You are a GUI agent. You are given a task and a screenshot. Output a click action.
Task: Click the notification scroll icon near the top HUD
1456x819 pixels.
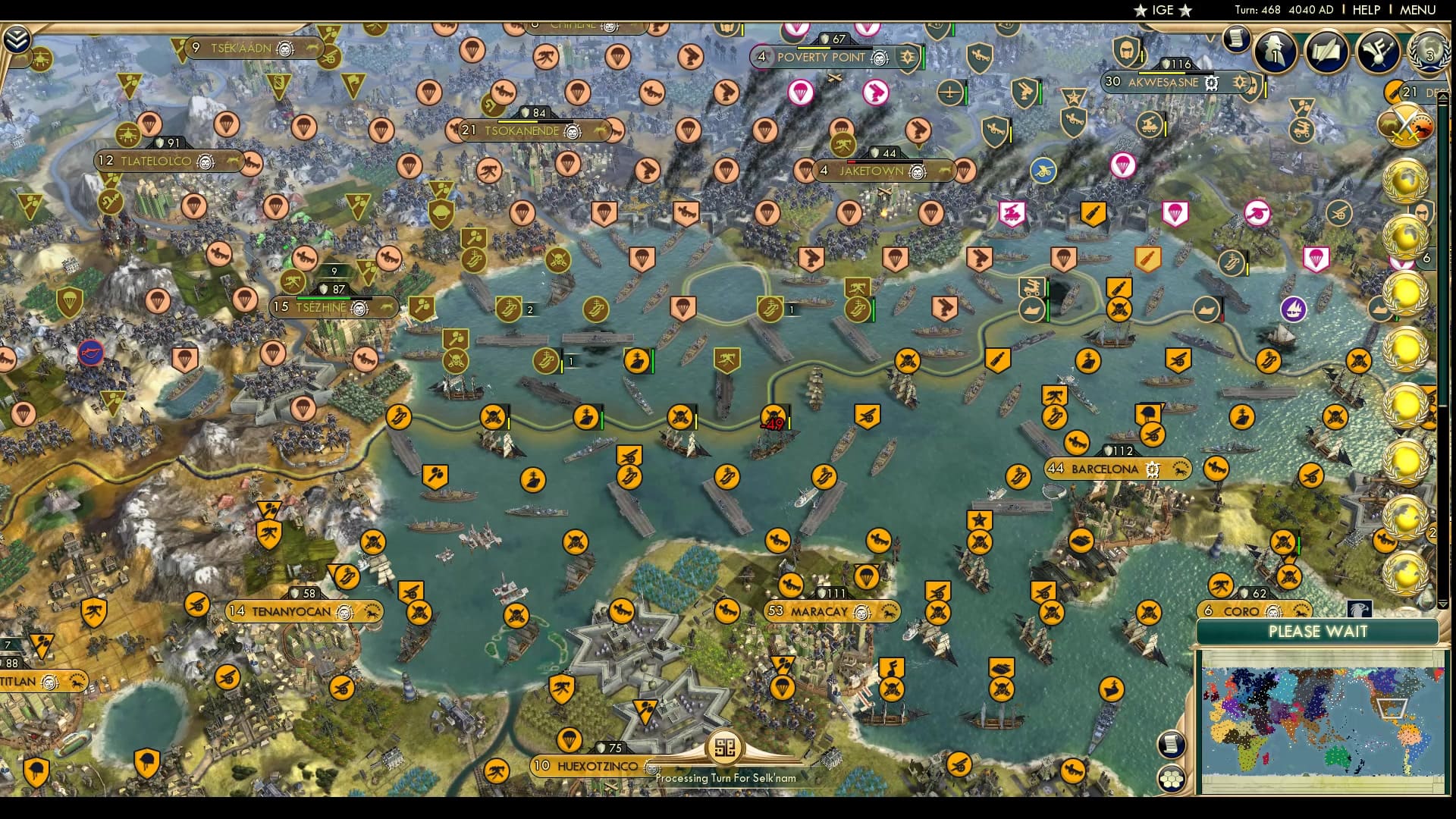tap(1235, 38)
